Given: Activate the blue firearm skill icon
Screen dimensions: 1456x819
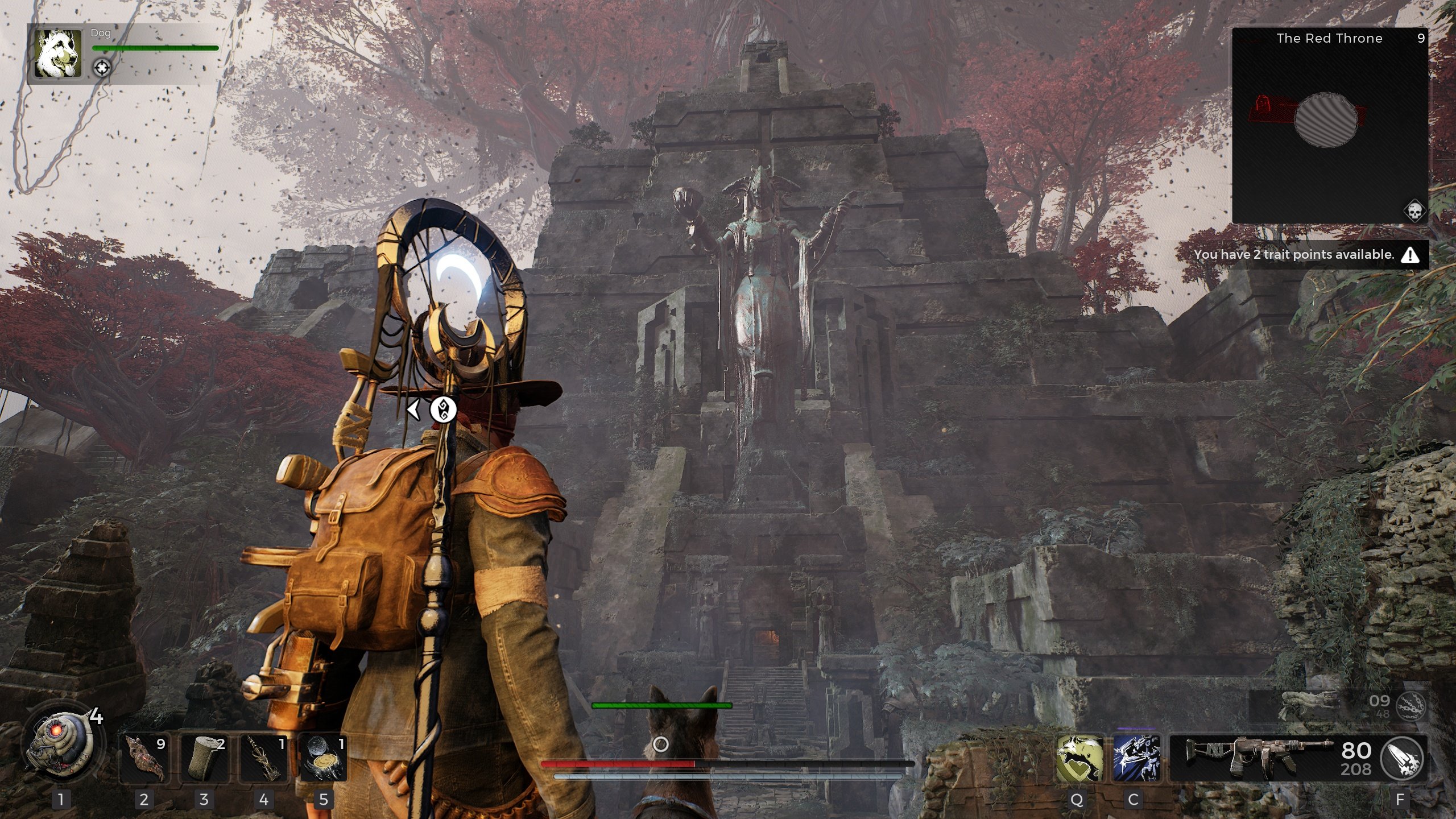Looking at the screenshot, I should [x=1136, y=758].
